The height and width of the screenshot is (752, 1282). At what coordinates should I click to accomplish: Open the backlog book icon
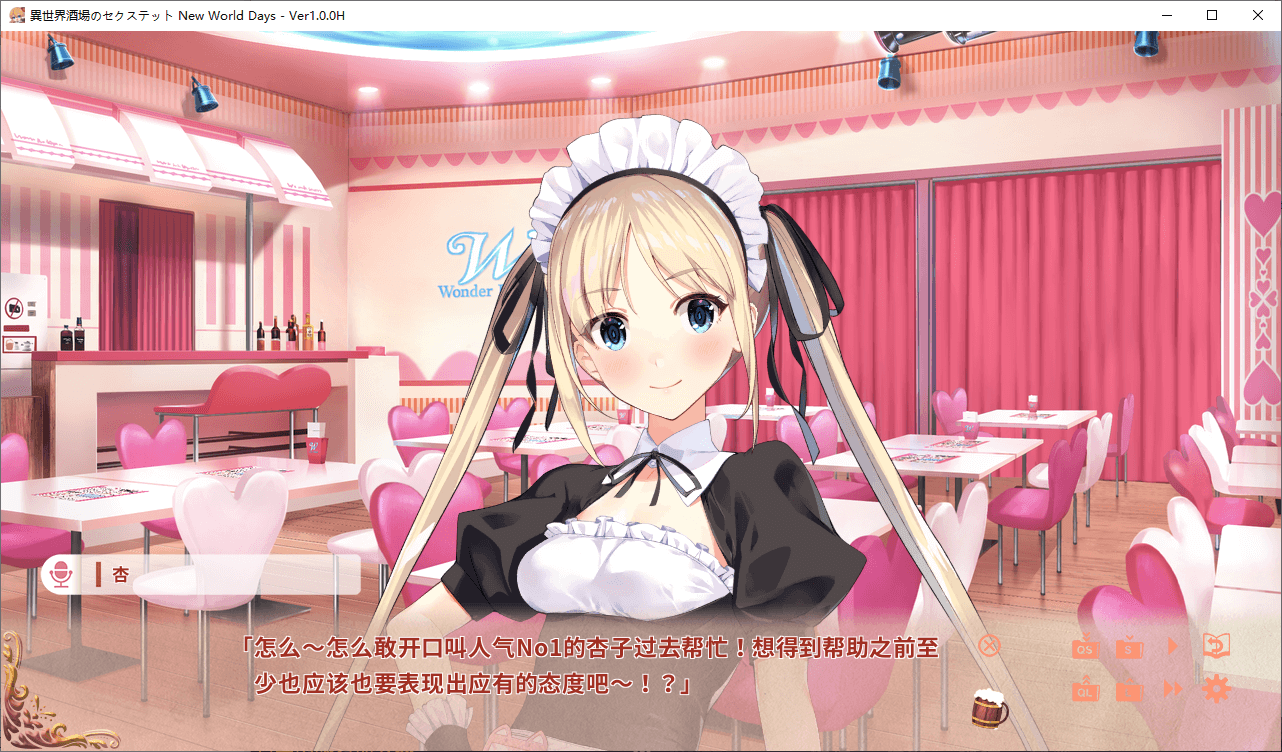[x=1215, y=646]
